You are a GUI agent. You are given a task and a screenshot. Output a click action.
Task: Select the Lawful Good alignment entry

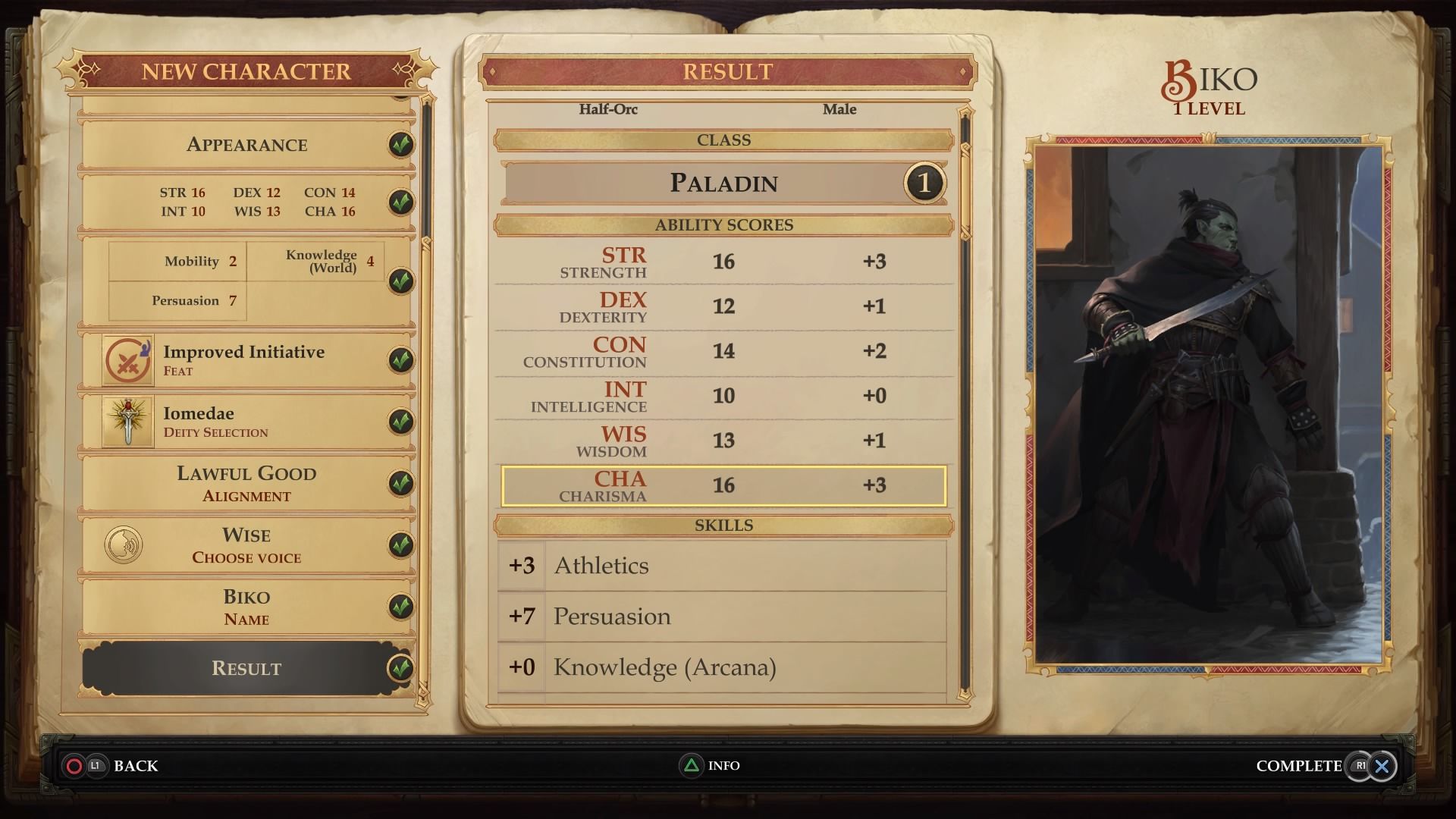pyautogui.click(x=245, y=483)
